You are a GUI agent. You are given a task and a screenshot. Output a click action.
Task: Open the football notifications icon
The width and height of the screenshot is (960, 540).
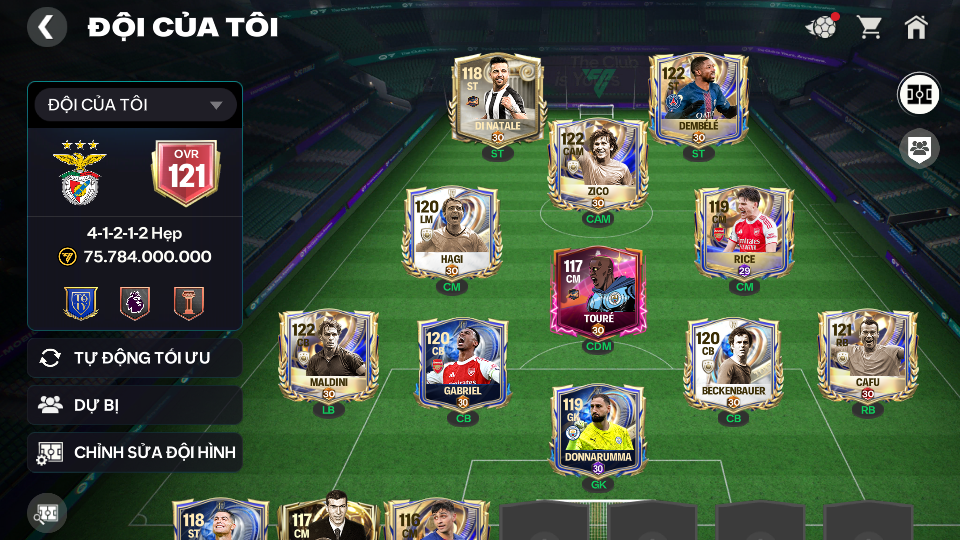(x=821, y=27)
